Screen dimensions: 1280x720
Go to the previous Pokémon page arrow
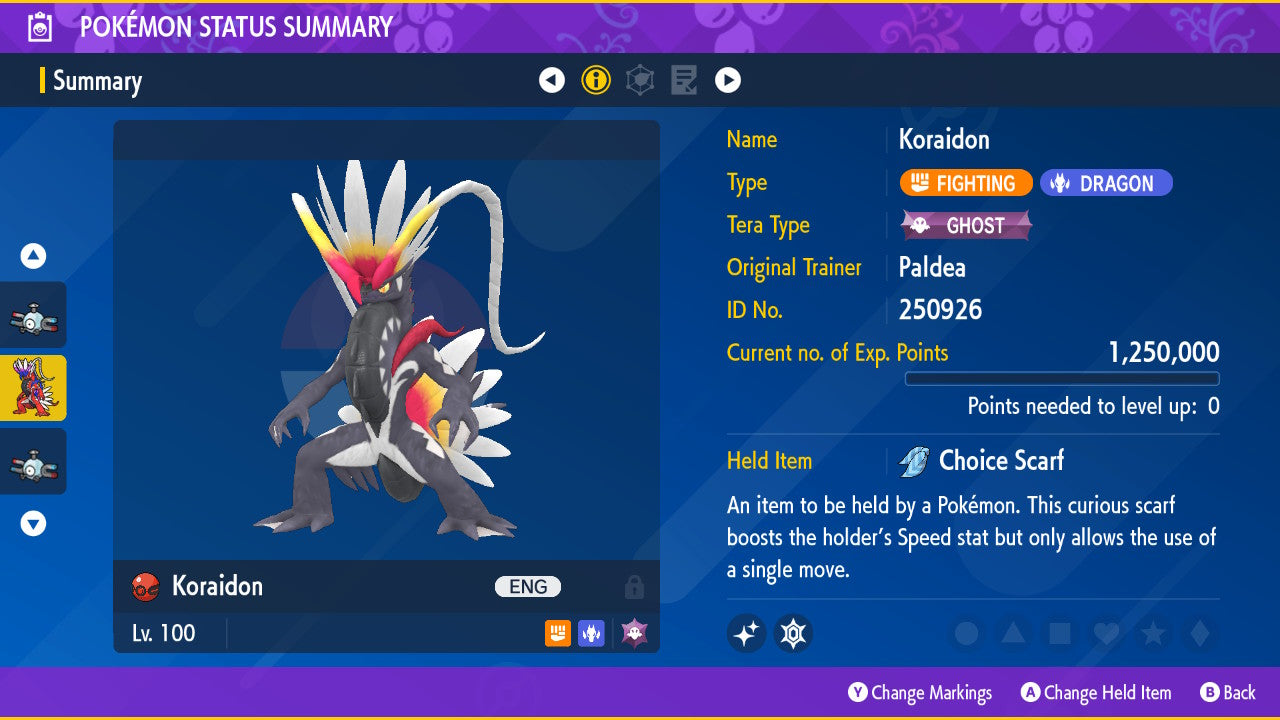tap(552, 79)
